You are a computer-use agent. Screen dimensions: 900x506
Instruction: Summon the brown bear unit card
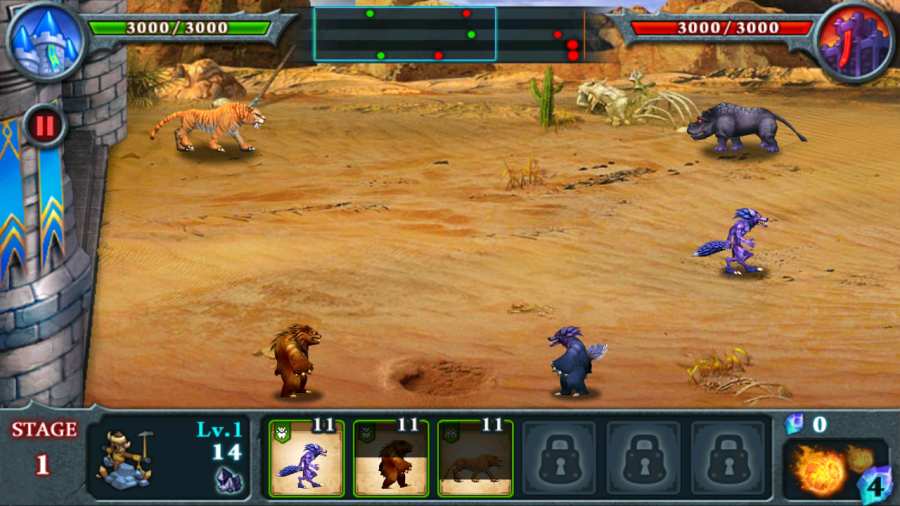click(x=391, y=458)
